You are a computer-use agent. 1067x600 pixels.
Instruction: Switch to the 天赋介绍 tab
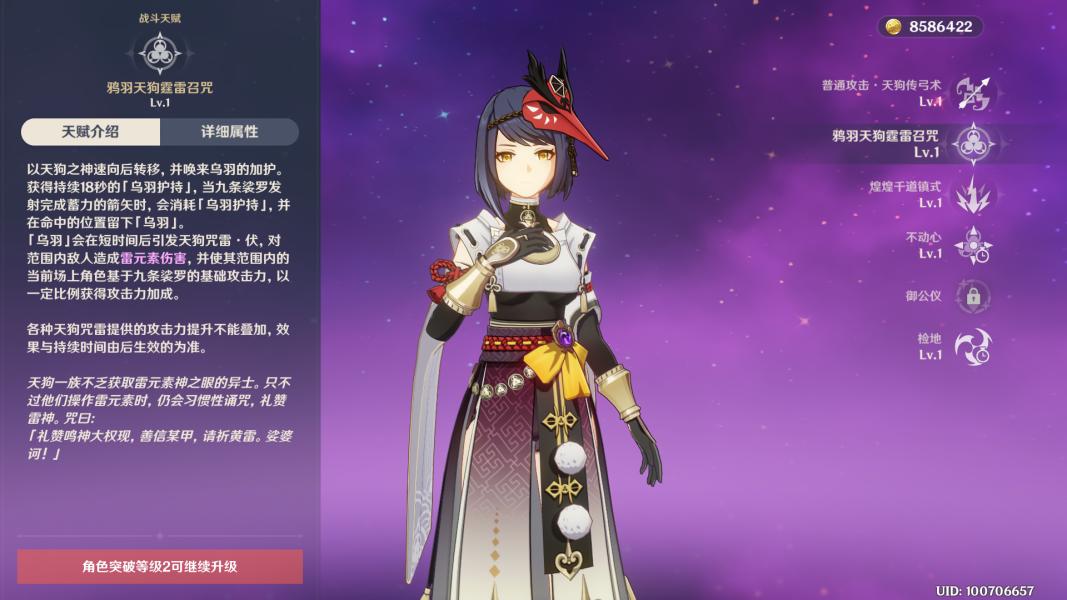coord(90,132)
